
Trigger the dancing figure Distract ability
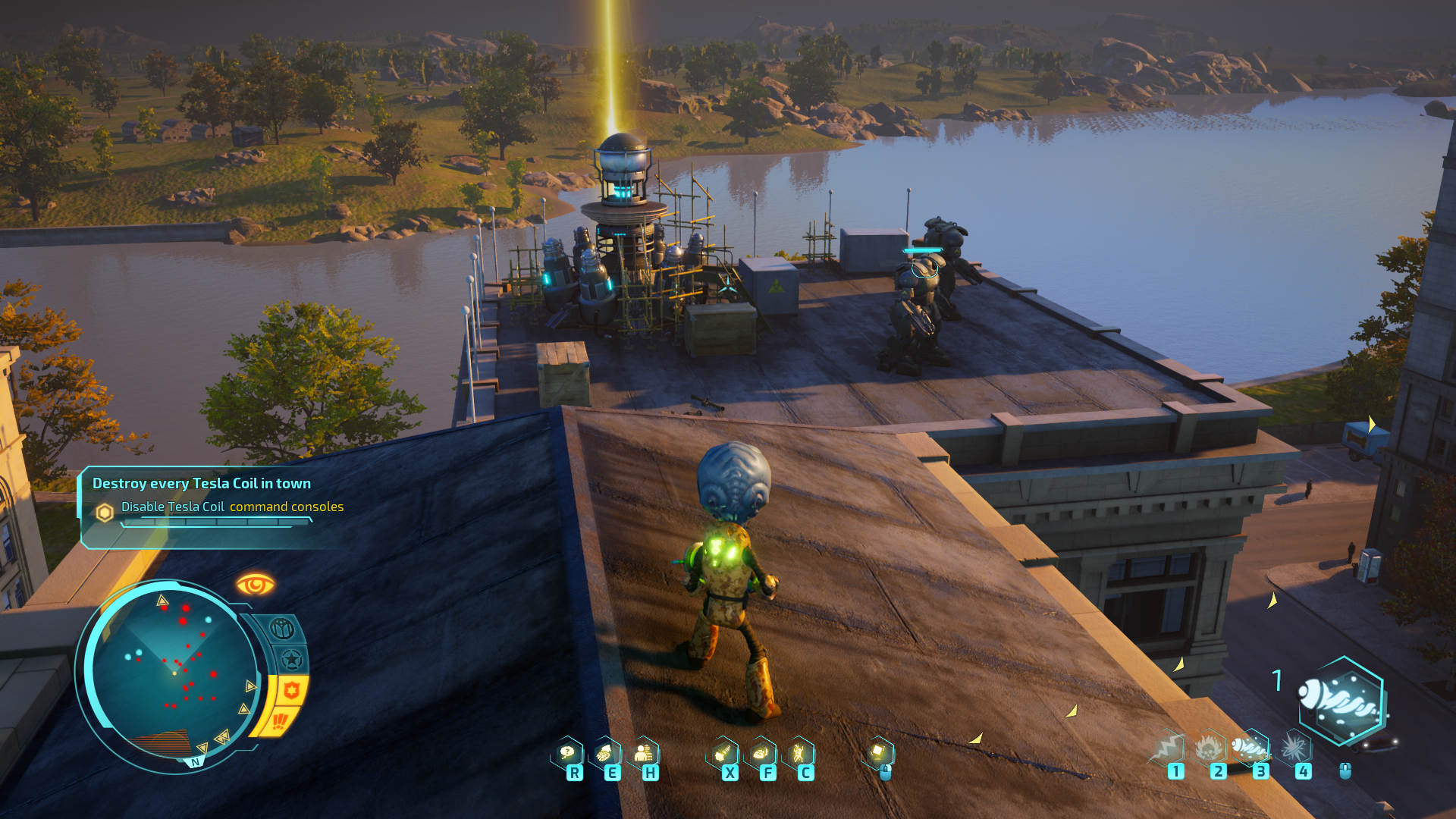click(x=799, y=753)
